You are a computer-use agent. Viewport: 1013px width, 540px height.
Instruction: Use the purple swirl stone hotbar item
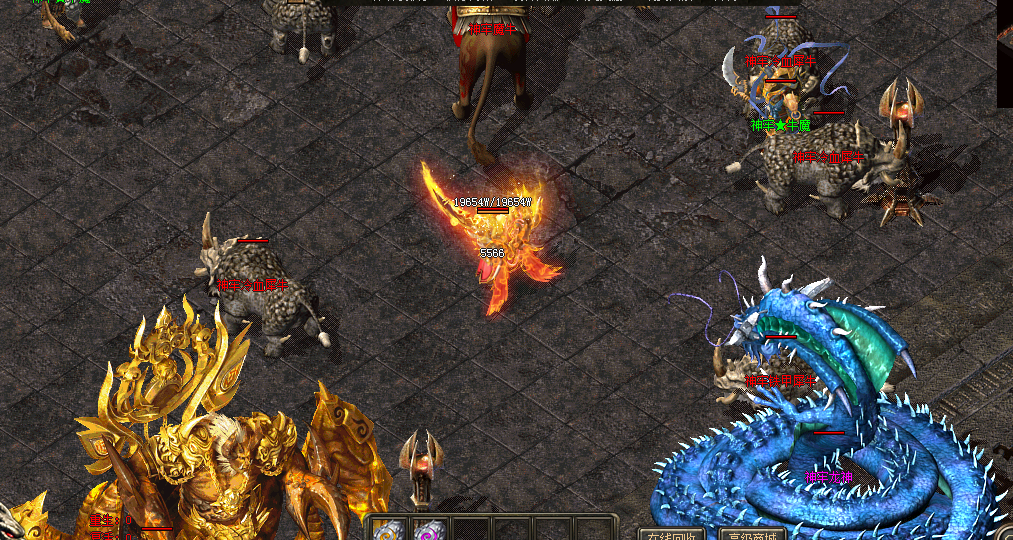tap(430, 530)
